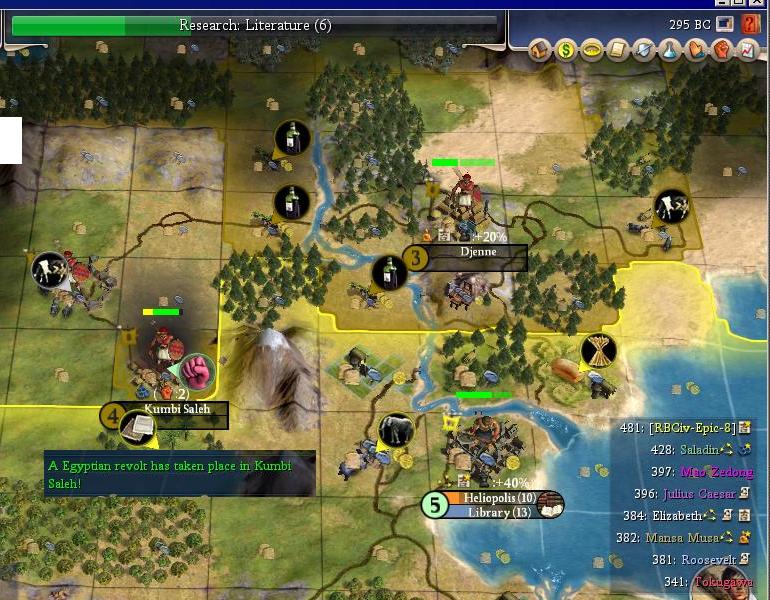
Task: Open the main menu monitor icon
Action: (726, 23)
